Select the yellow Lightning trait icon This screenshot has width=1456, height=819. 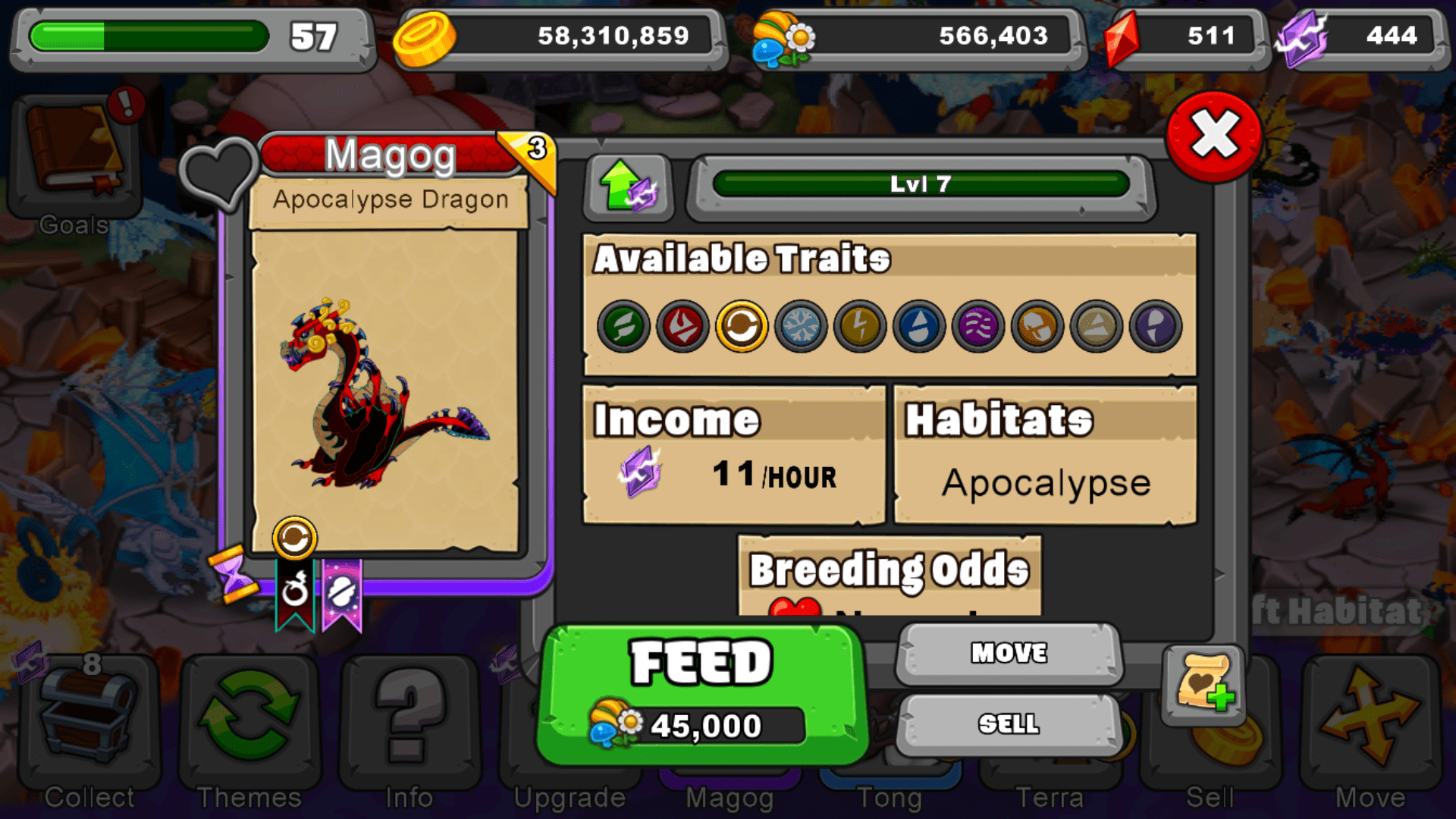tap(859, 326)
